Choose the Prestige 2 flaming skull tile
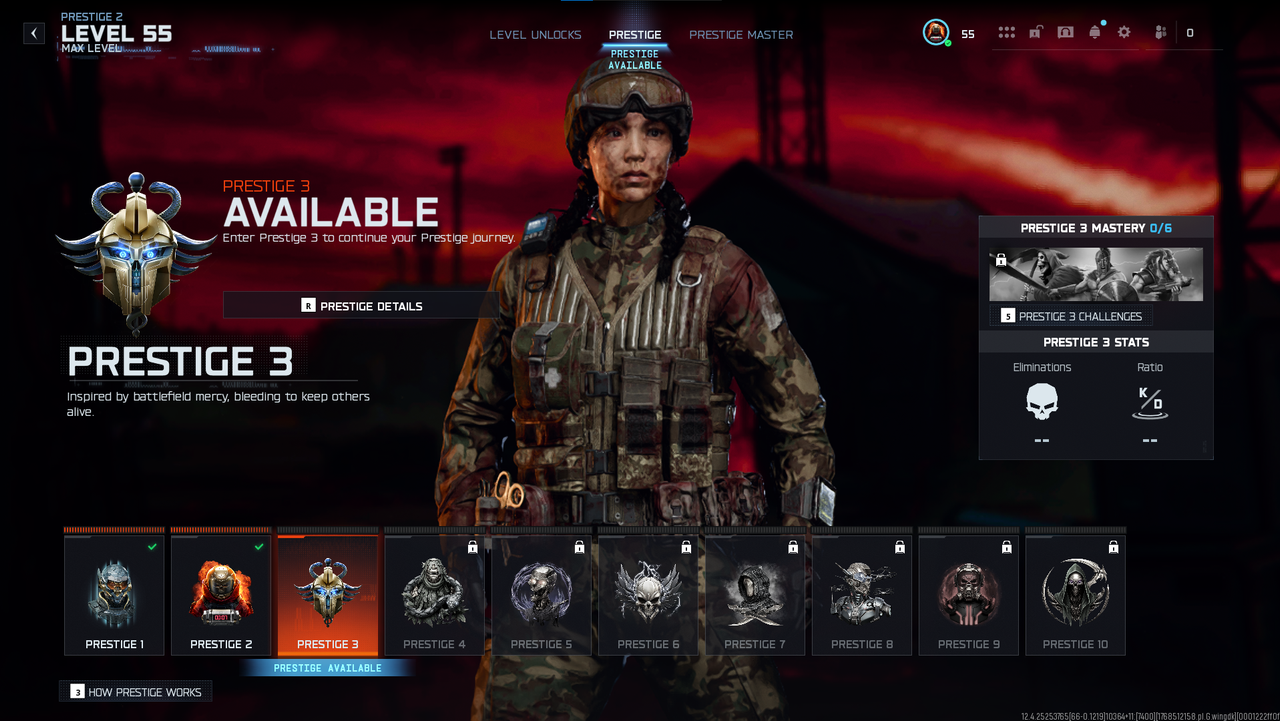1280x721 pixels. click(x=221, y=595)
